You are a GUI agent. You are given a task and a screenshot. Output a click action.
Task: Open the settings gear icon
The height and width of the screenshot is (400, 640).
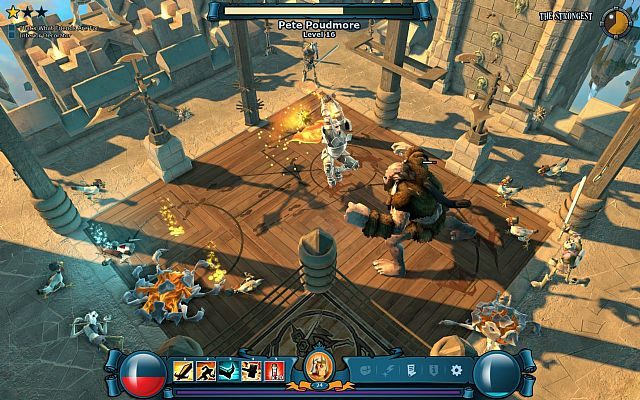[x=457, y=371]
